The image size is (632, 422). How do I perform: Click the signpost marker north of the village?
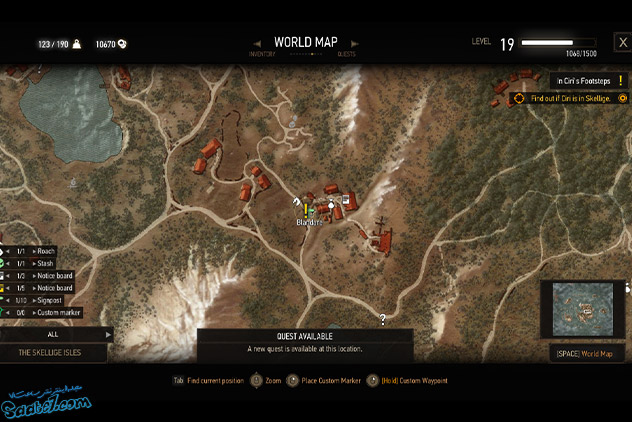tap(294, 121)
